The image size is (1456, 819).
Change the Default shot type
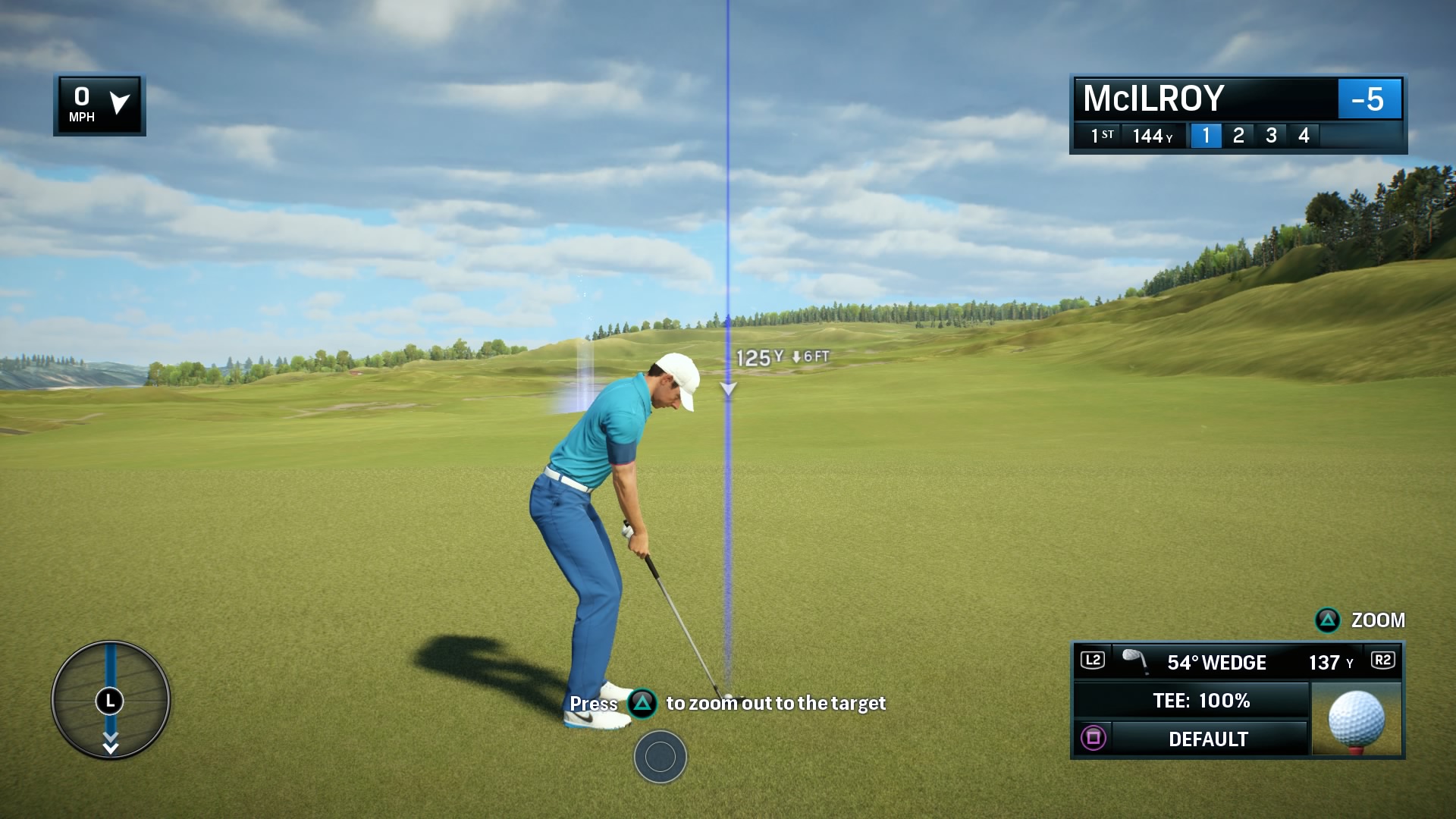point(1207,739)
